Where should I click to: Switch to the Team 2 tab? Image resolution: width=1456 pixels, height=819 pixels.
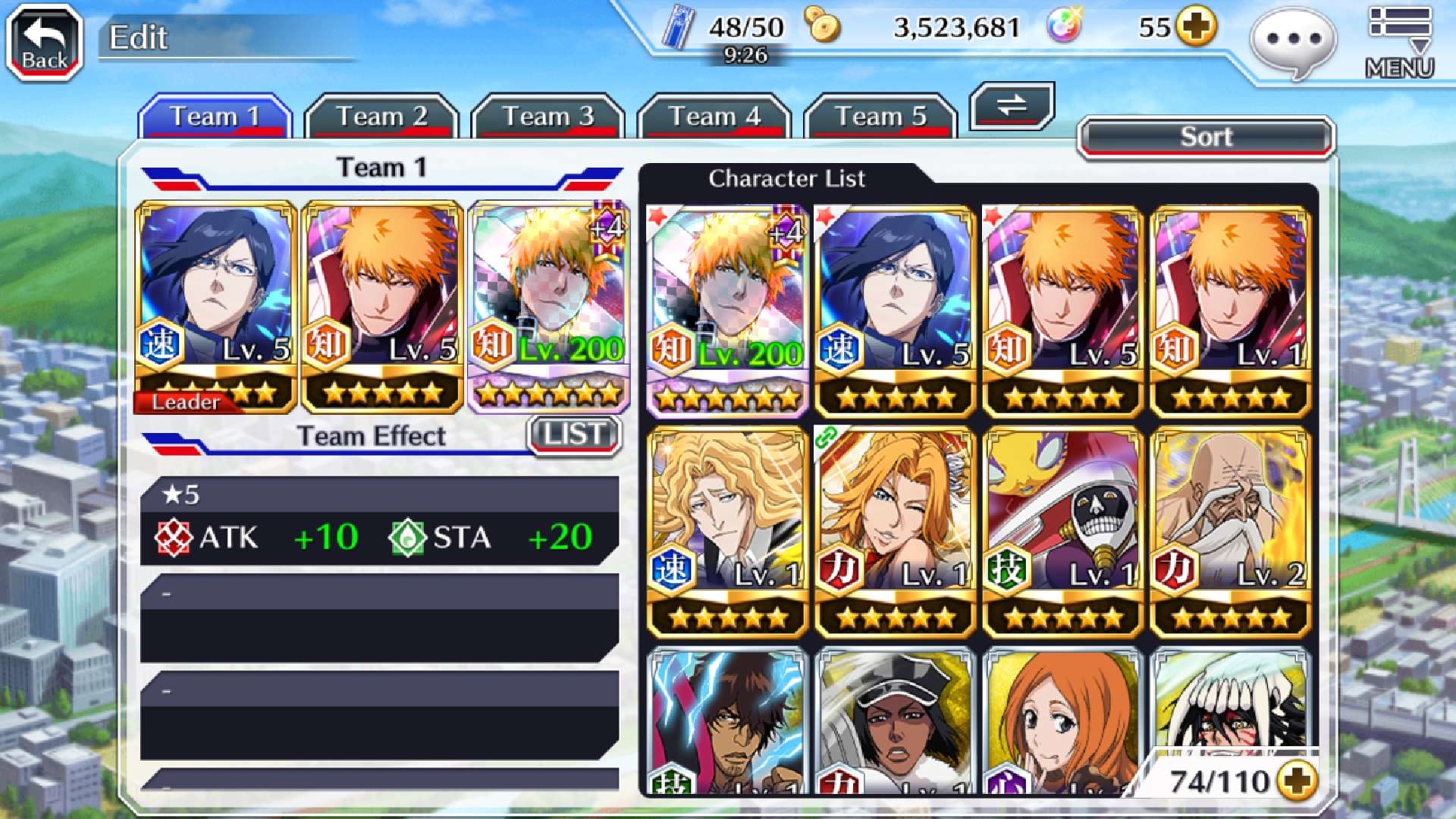(x=381, y=117)
